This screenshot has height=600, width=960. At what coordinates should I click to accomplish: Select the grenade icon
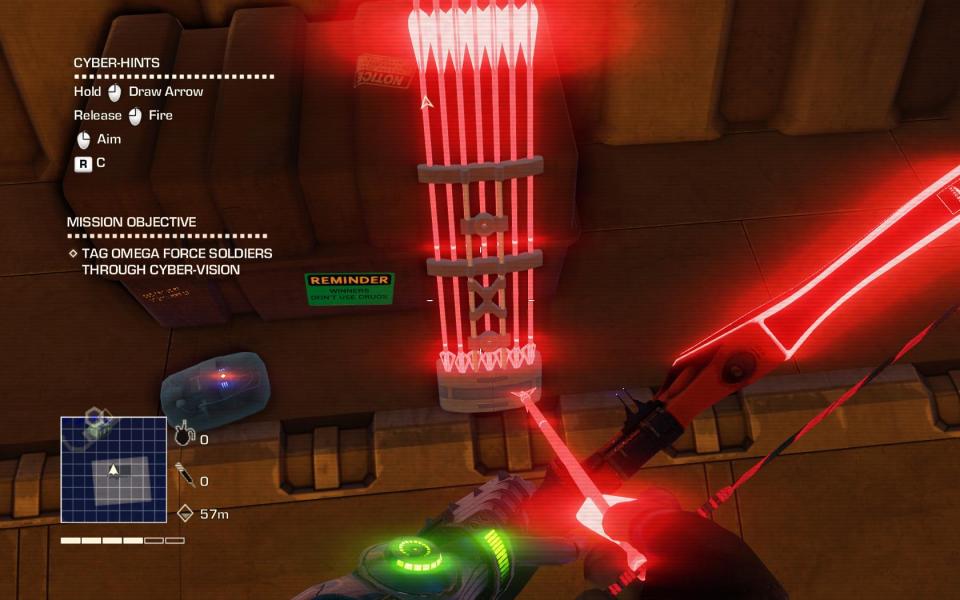coord(183,435)
